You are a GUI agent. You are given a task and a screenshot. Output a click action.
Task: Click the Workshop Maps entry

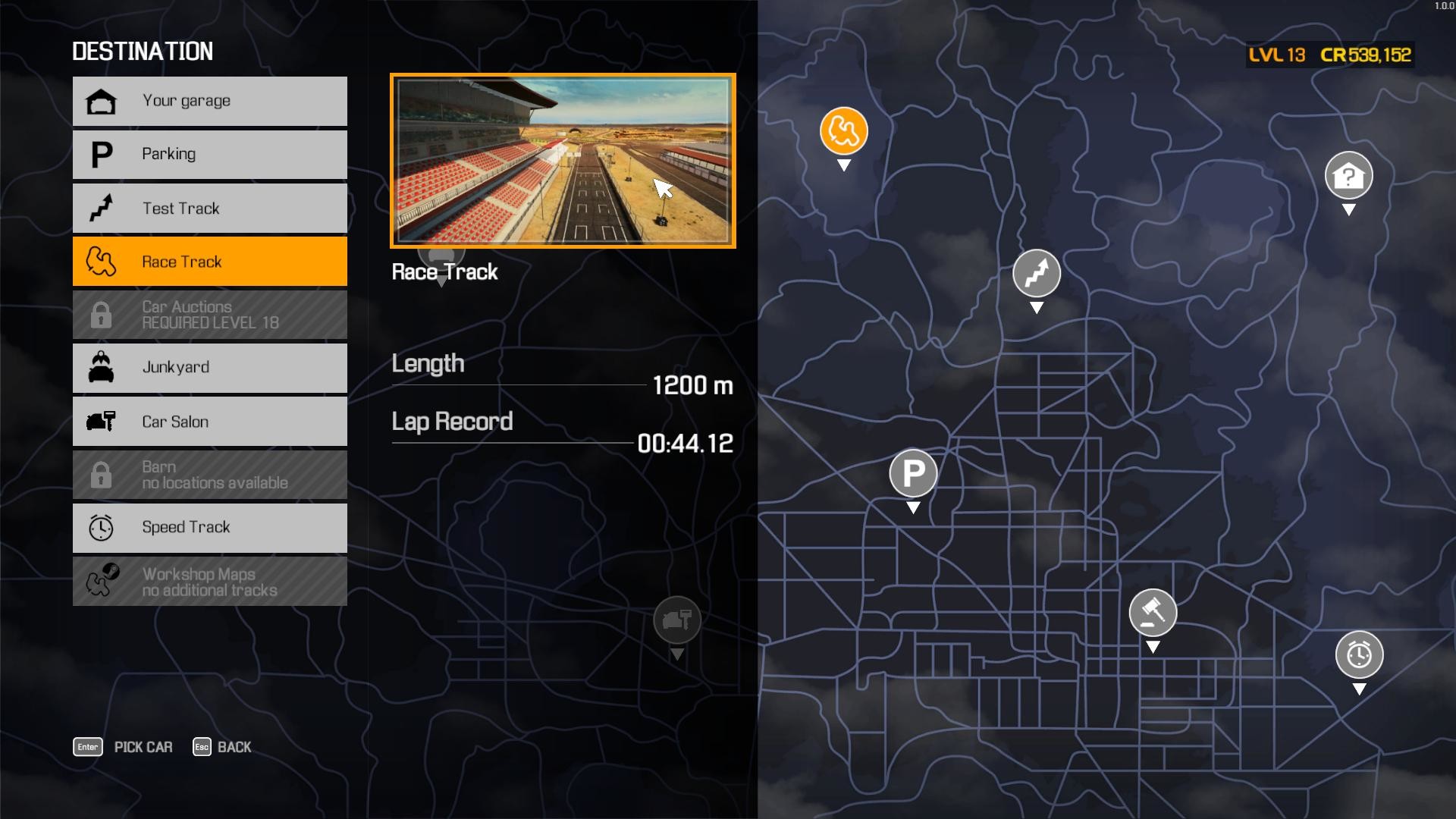(x=209, y=582)
